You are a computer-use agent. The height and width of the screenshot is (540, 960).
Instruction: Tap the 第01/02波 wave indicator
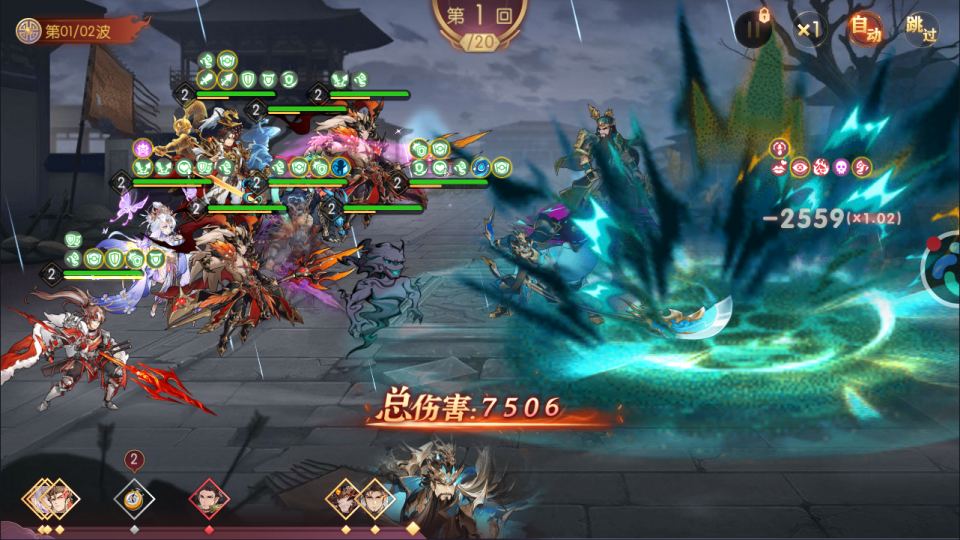click(x=65, y=30)
